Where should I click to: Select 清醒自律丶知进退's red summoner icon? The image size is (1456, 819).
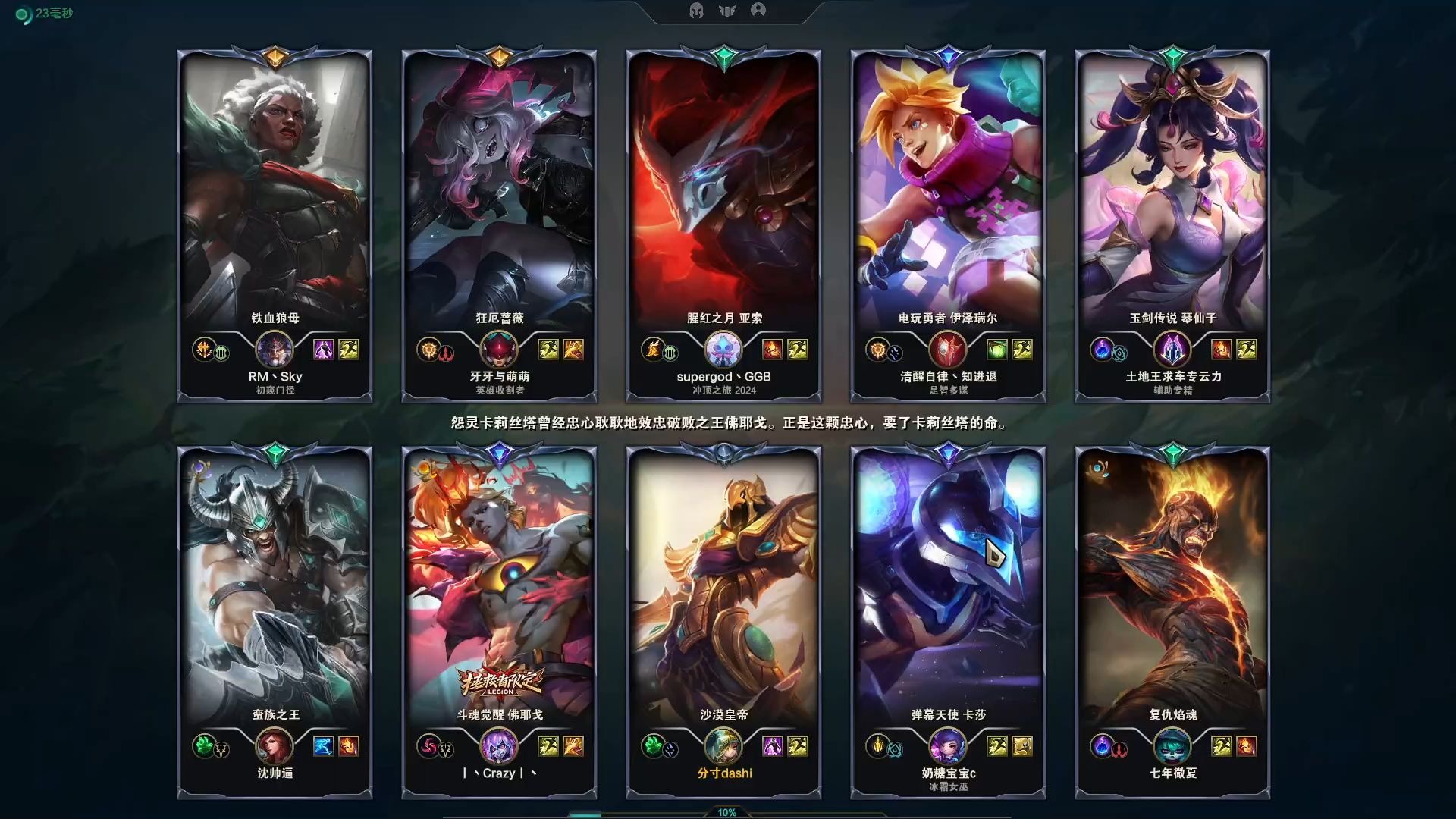pyautogui.click(x=948, y=350)
